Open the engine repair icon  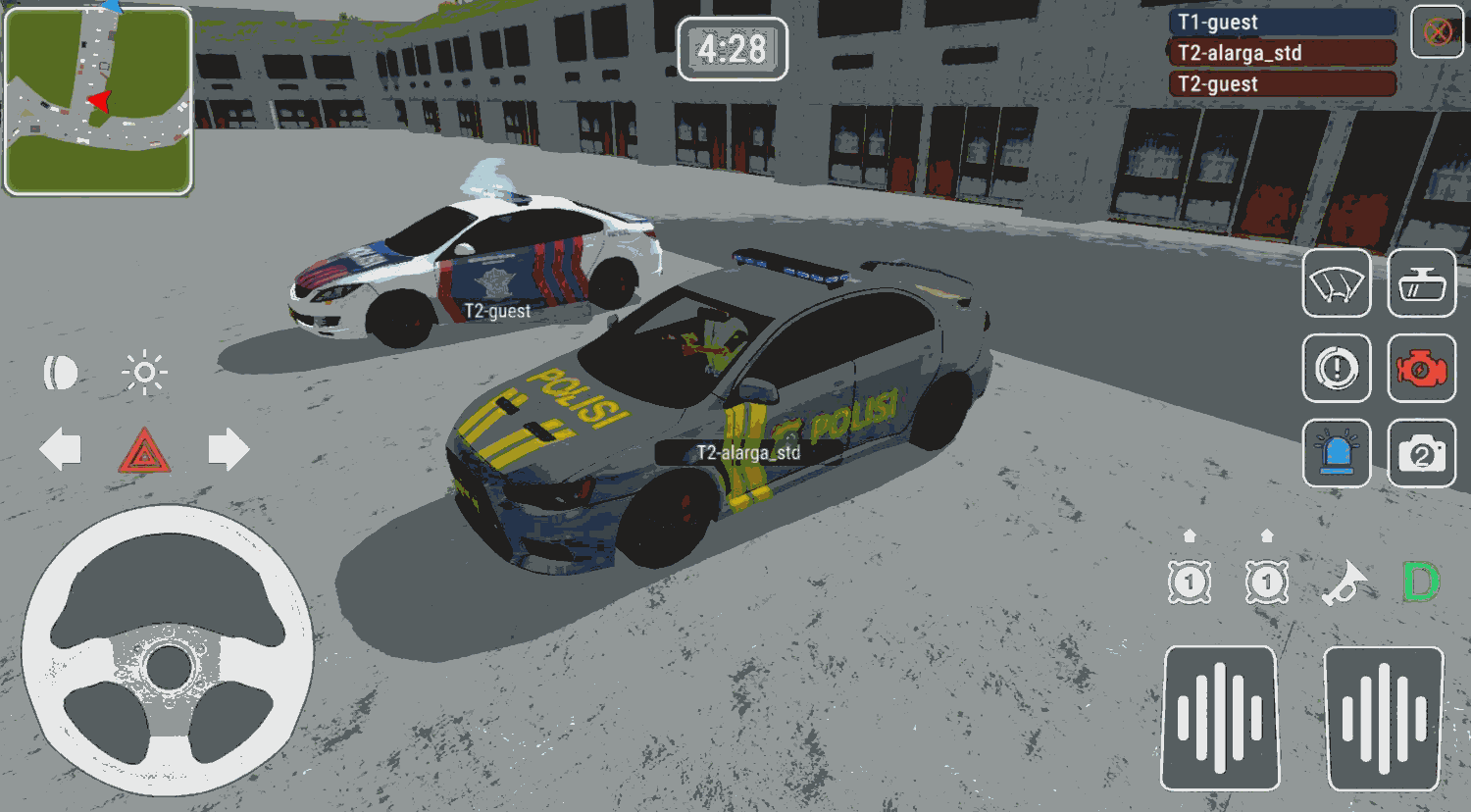pos(1421,370)
